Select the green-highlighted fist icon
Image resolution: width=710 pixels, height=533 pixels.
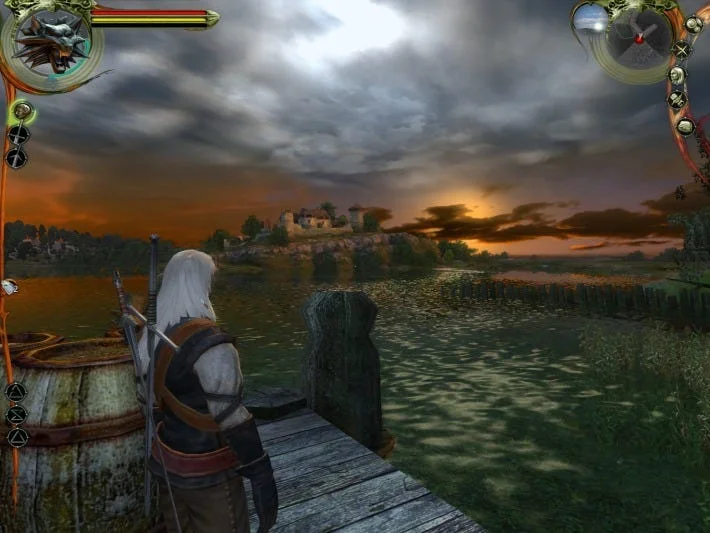21,110
